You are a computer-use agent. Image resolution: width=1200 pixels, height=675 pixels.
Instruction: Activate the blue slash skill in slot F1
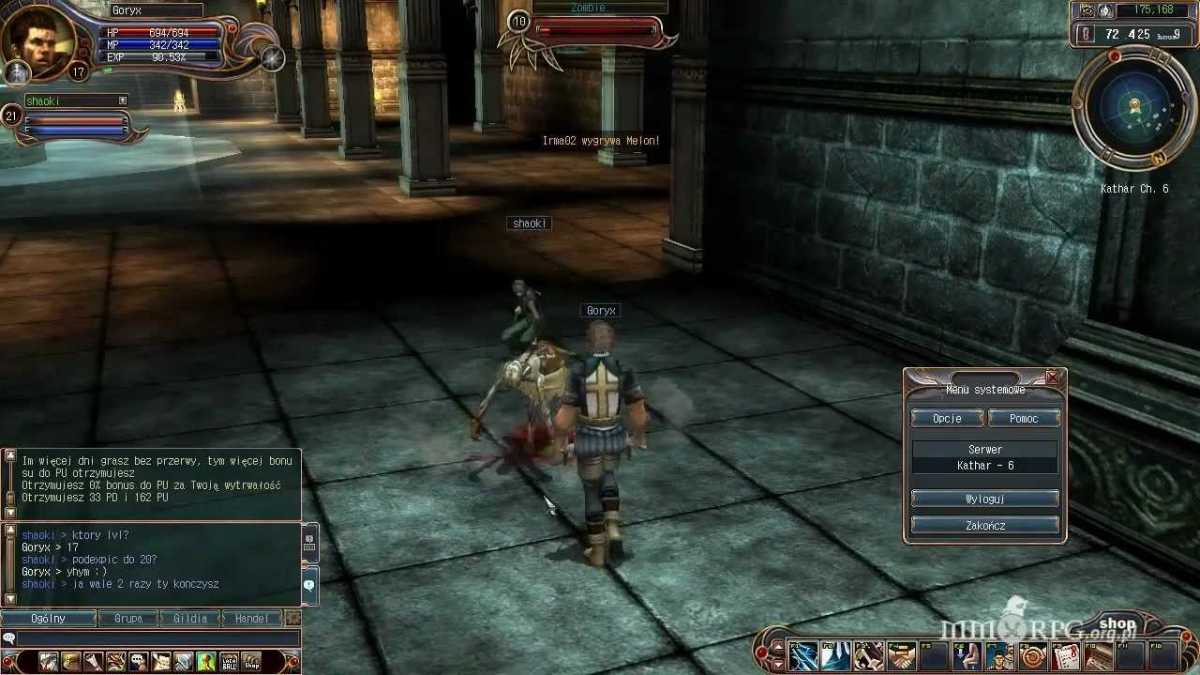[x=804, y=657]
